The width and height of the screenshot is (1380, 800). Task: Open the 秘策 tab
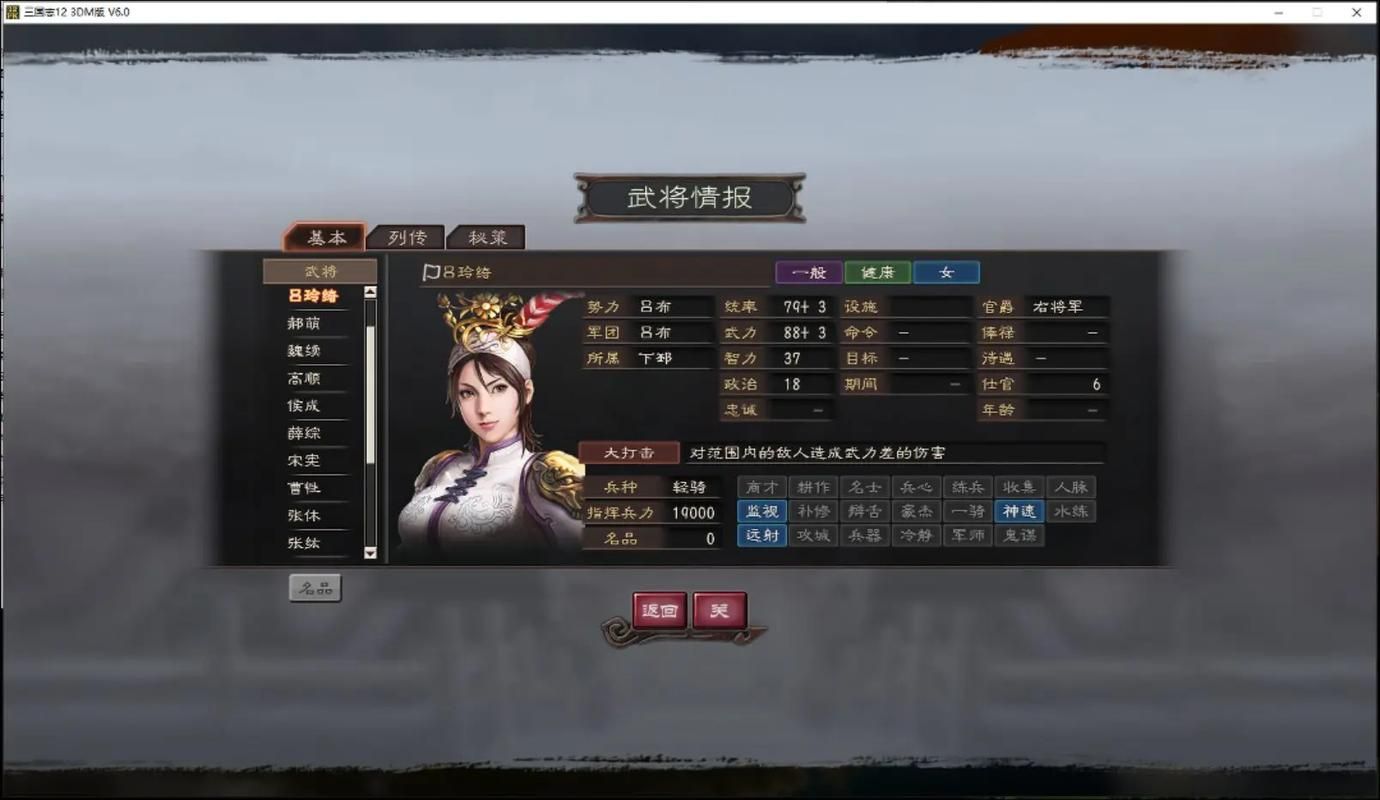489,237
